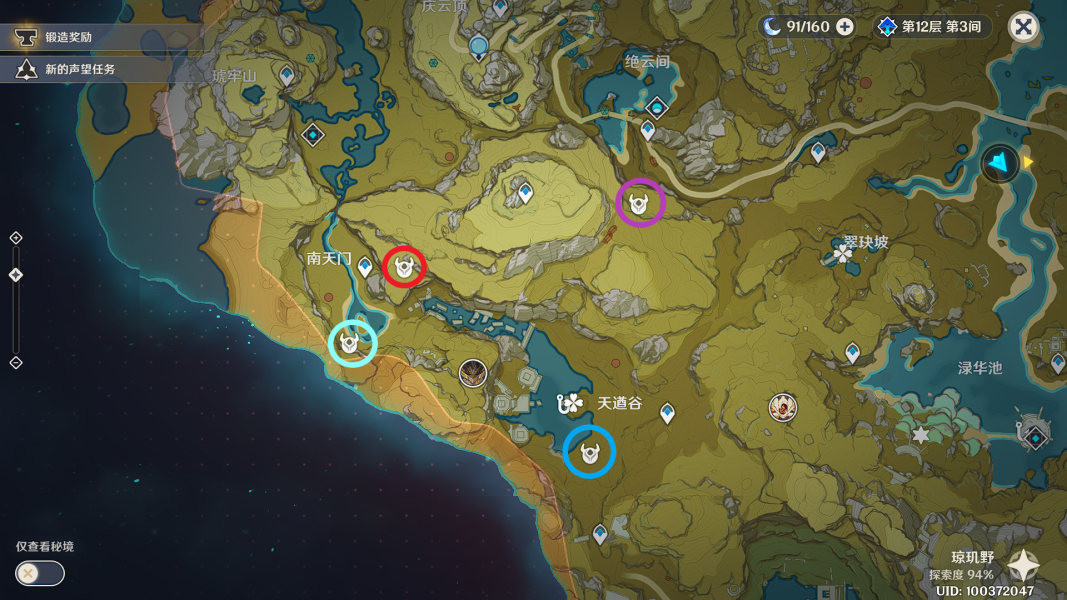Click the teleport waypoint below 琥牢山
This screenshot has height=600, width=1067.
(x=287, y=76)
